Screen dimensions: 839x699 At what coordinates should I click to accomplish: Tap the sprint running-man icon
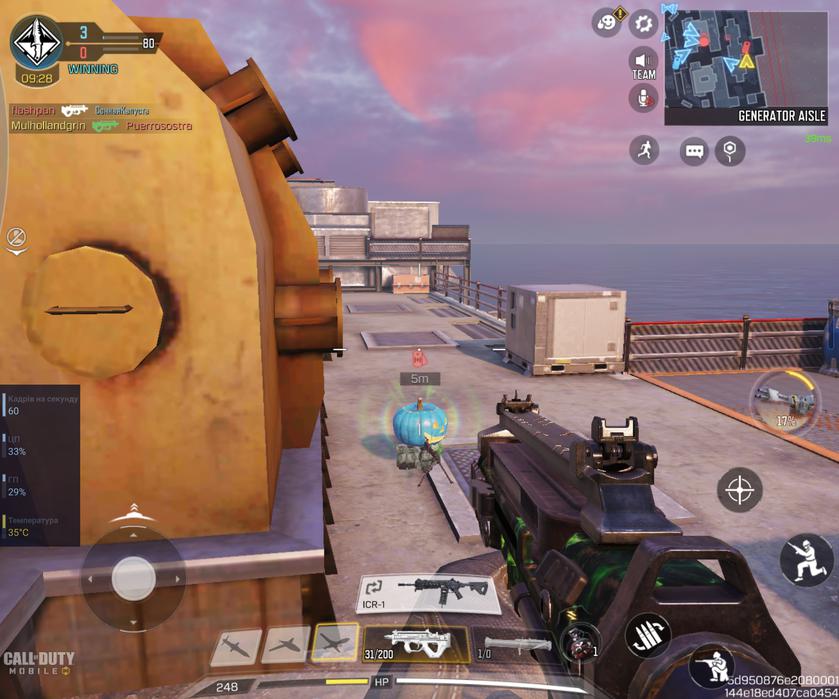click(645, 151)
